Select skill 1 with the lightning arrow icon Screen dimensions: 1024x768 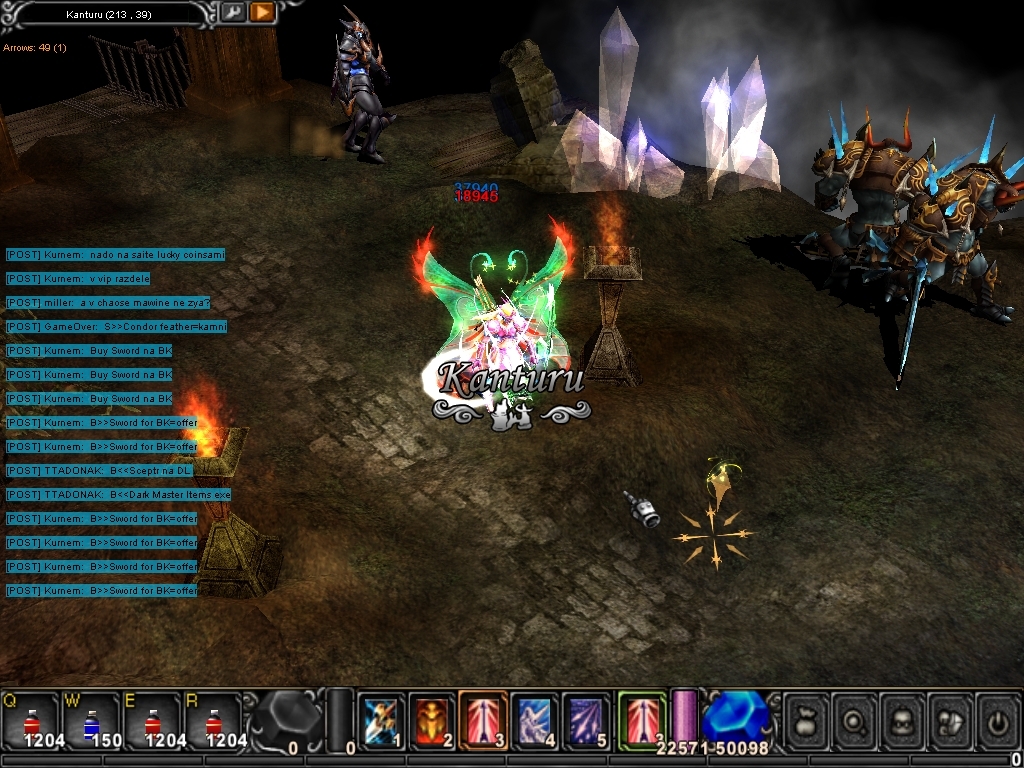point(381,720)
